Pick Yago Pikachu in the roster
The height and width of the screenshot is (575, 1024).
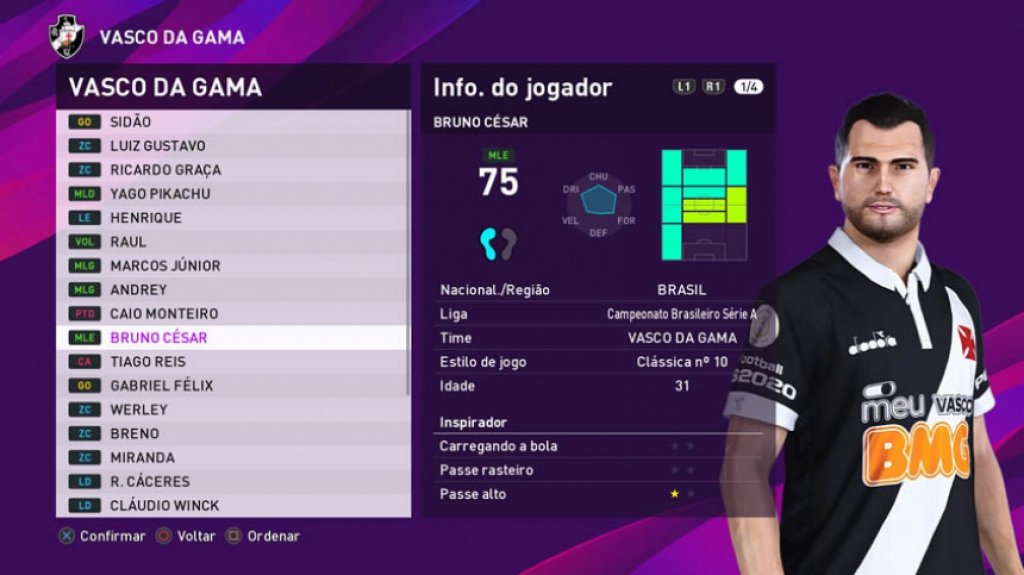point(232,194)
